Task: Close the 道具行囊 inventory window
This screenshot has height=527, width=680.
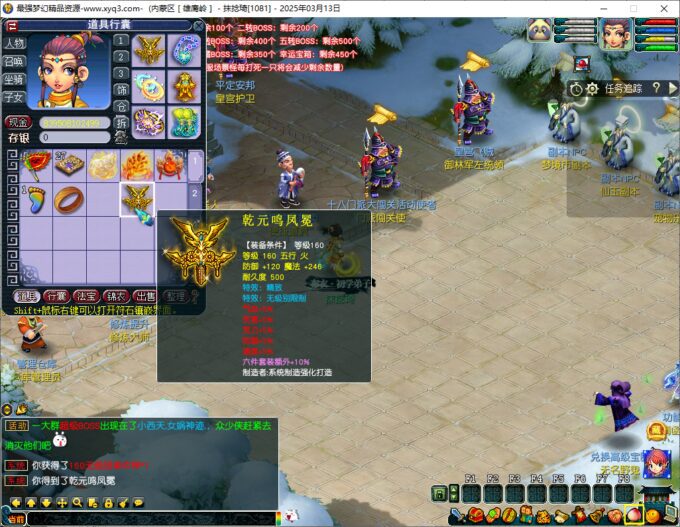Action: [x=198, y=25]
